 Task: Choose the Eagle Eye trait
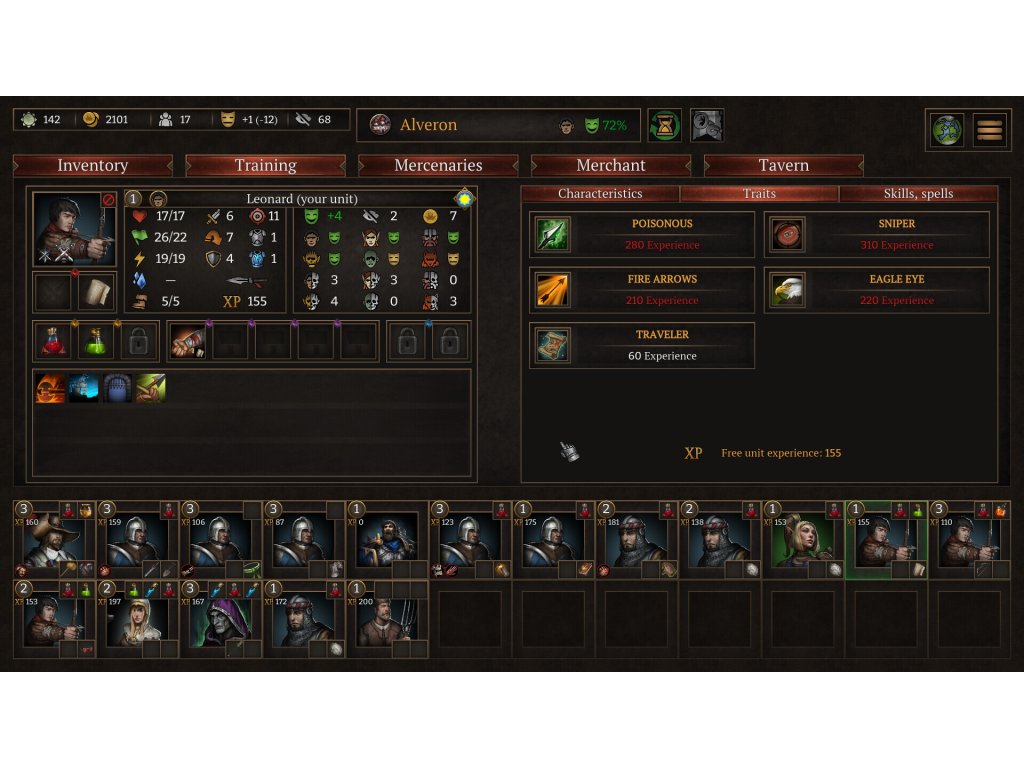(x=877, y=290)
